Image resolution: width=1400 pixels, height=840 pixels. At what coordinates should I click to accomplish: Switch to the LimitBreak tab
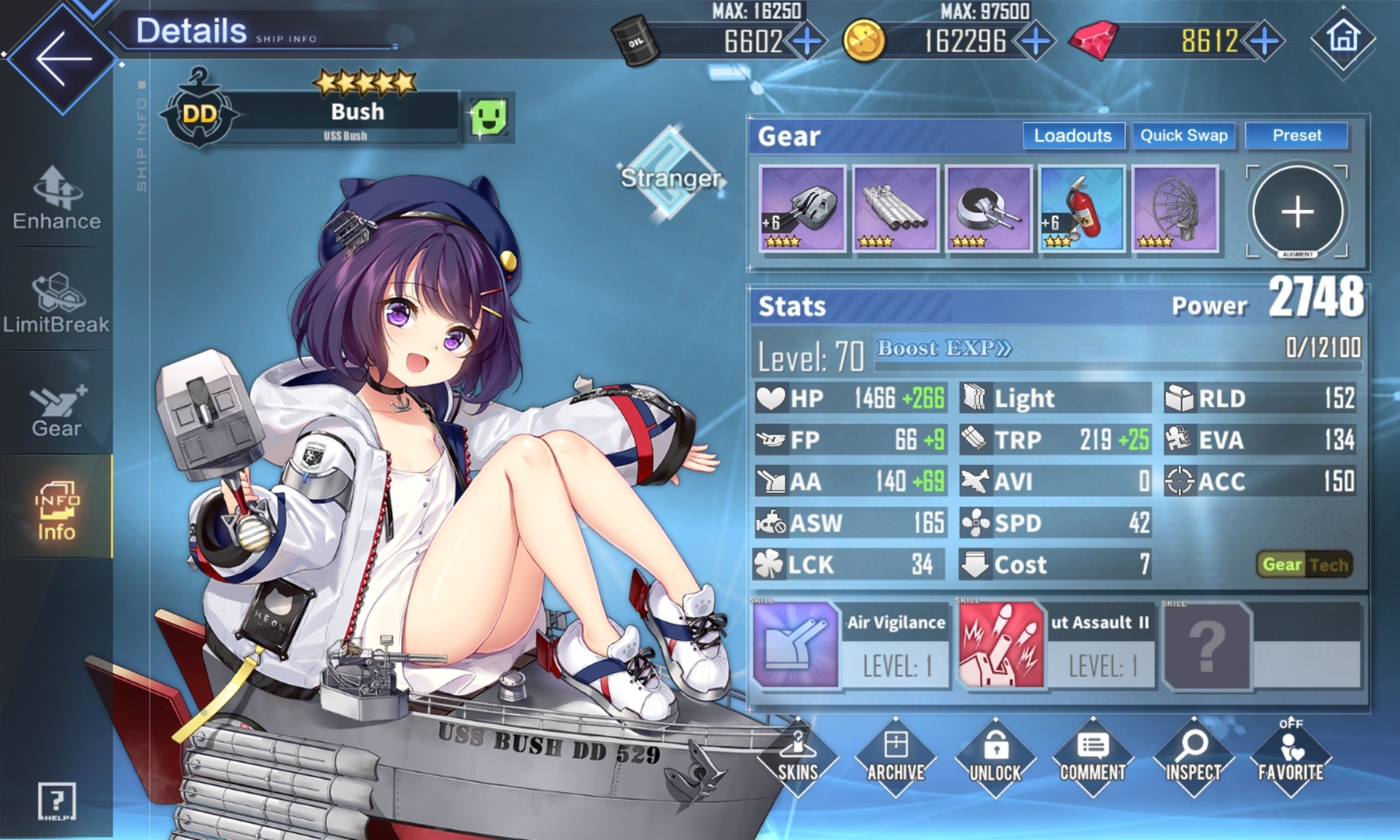point(57,303)
